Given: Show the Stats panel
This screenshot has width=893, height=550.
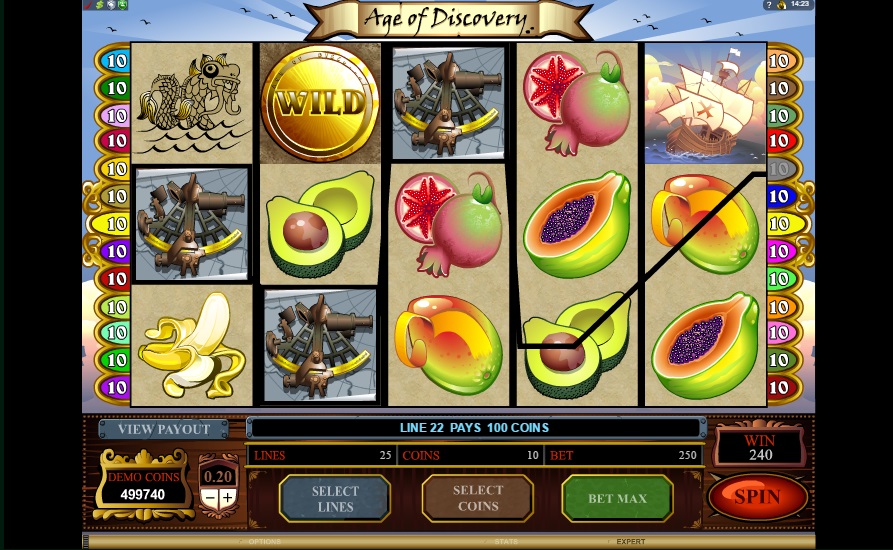Looking at the screenshot, I should pyautogui.click(x=505, y=542).
